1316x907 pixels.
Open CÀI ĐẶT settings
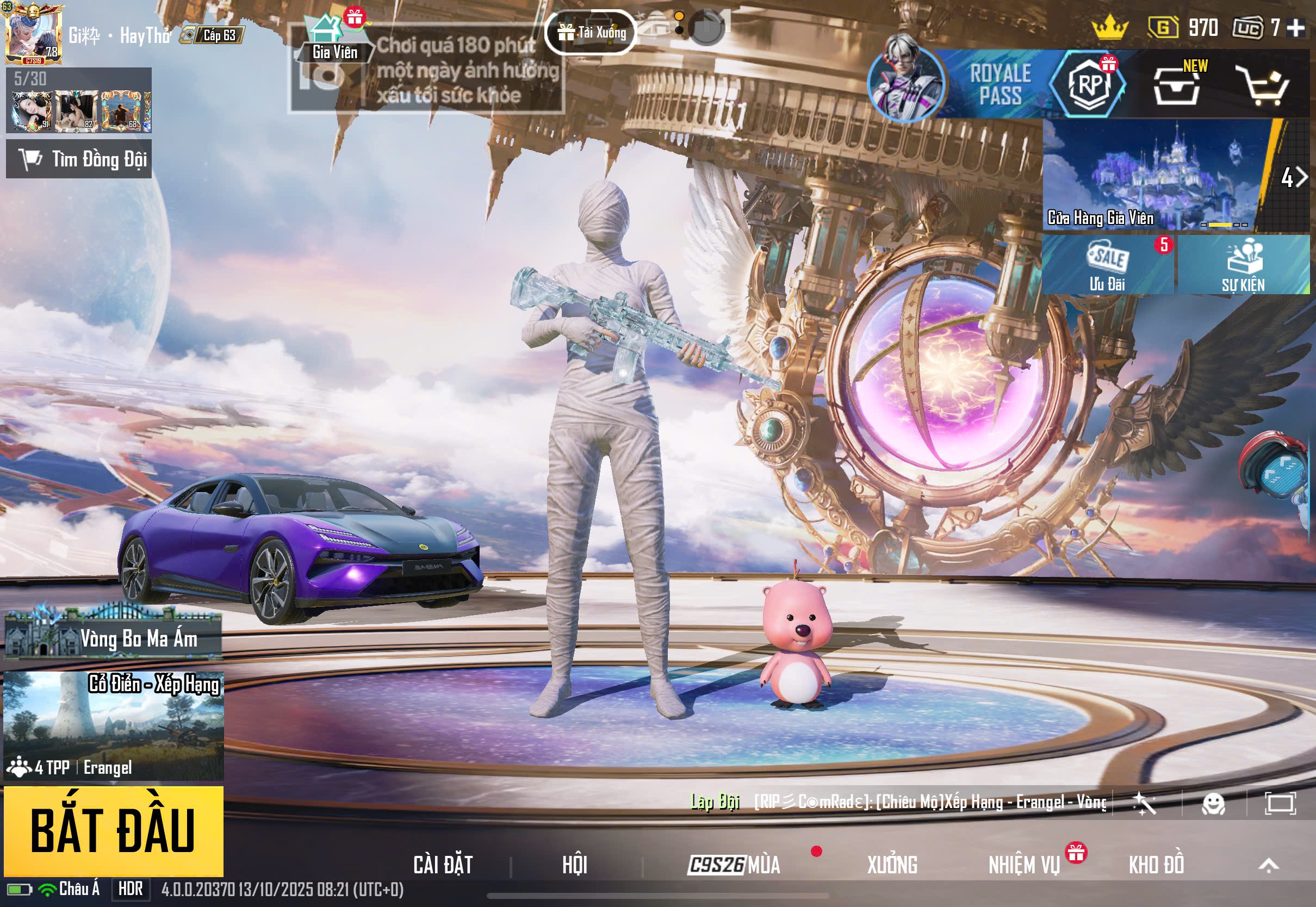pyautogui.click(x=443, y=865)
